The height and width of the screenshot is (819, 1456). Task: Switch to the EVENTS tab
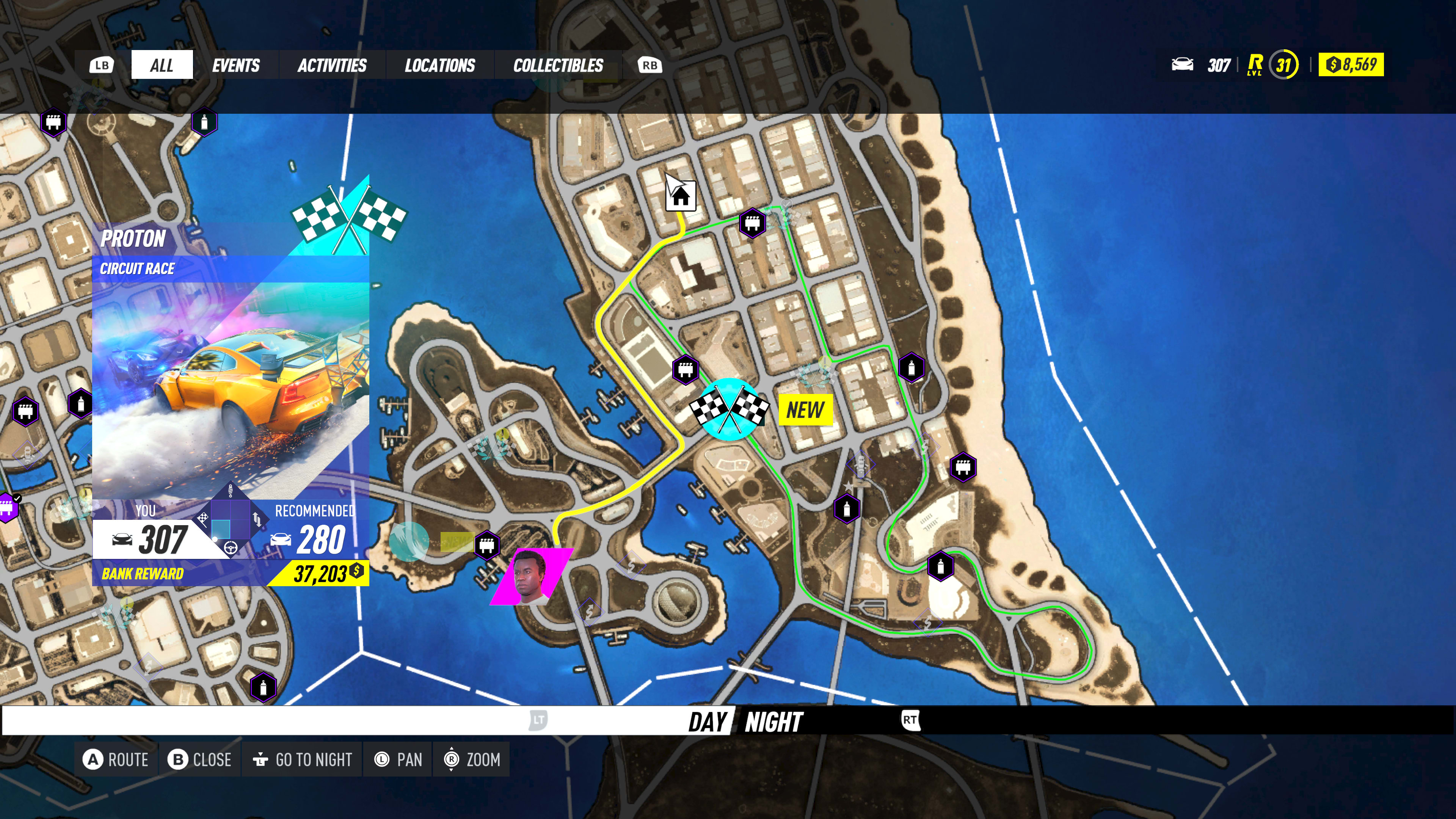[236, 65]
